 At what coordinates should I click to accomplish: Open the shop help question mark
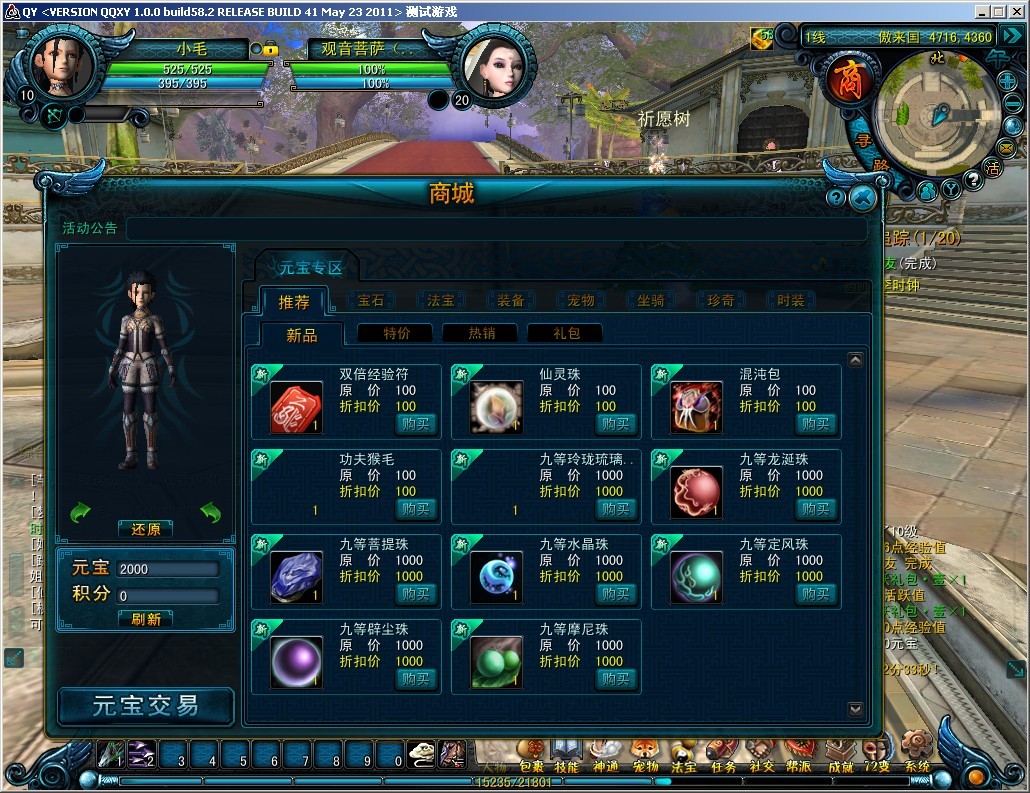pos(836,198)
